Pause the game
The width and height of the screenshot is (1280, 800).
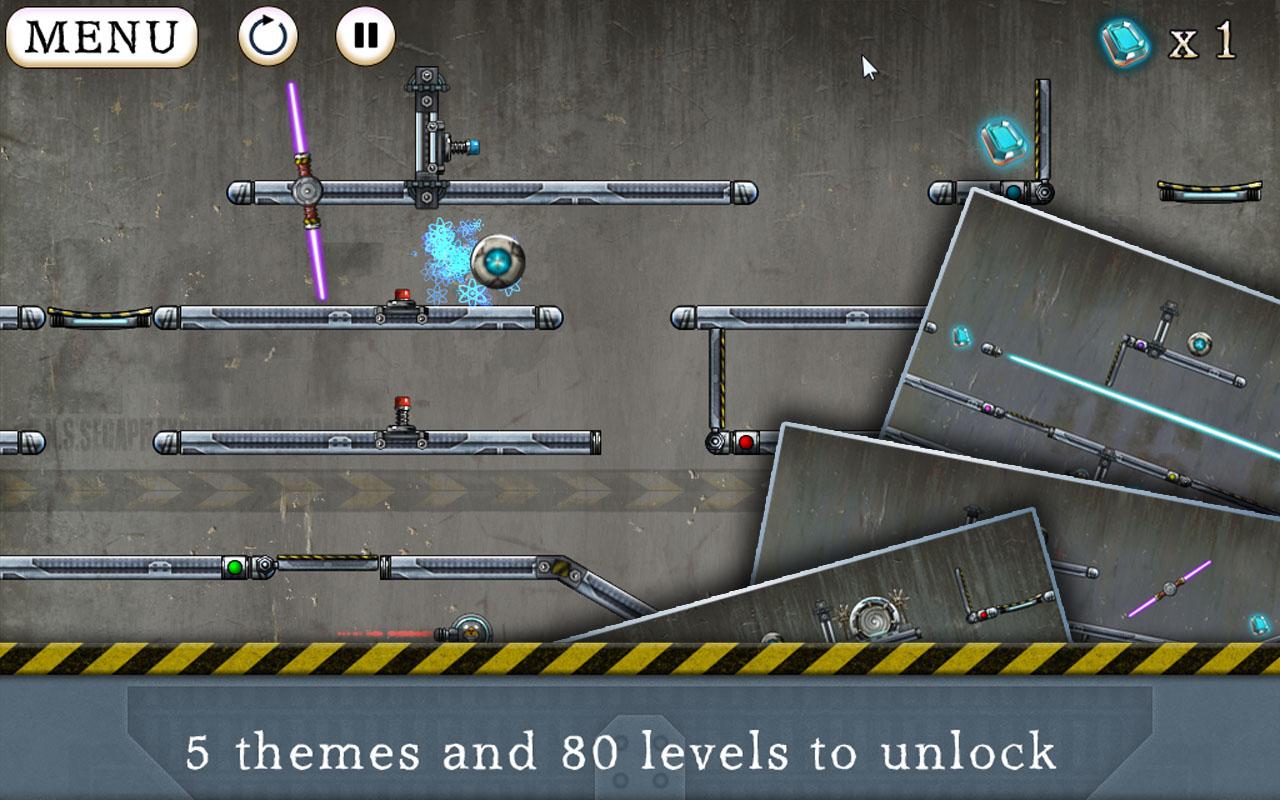pyautogui.click(x=365, y=37)
